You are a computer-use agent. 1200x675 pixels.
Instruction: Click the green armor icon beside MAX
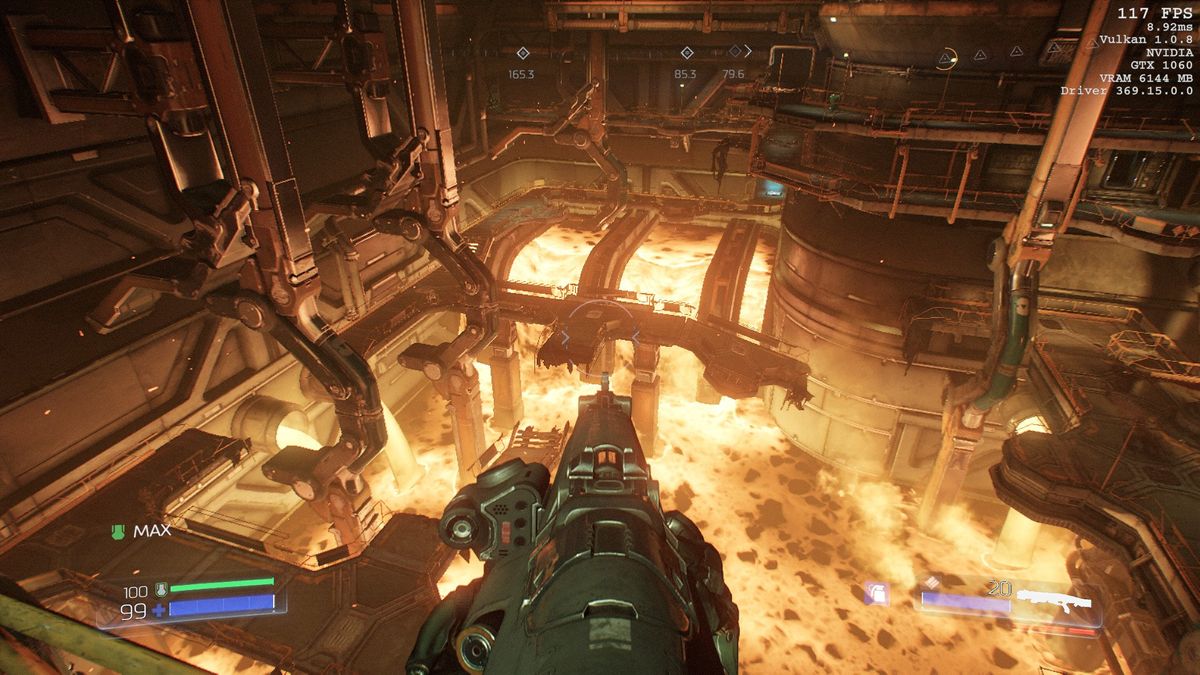(x=119, y=532)
